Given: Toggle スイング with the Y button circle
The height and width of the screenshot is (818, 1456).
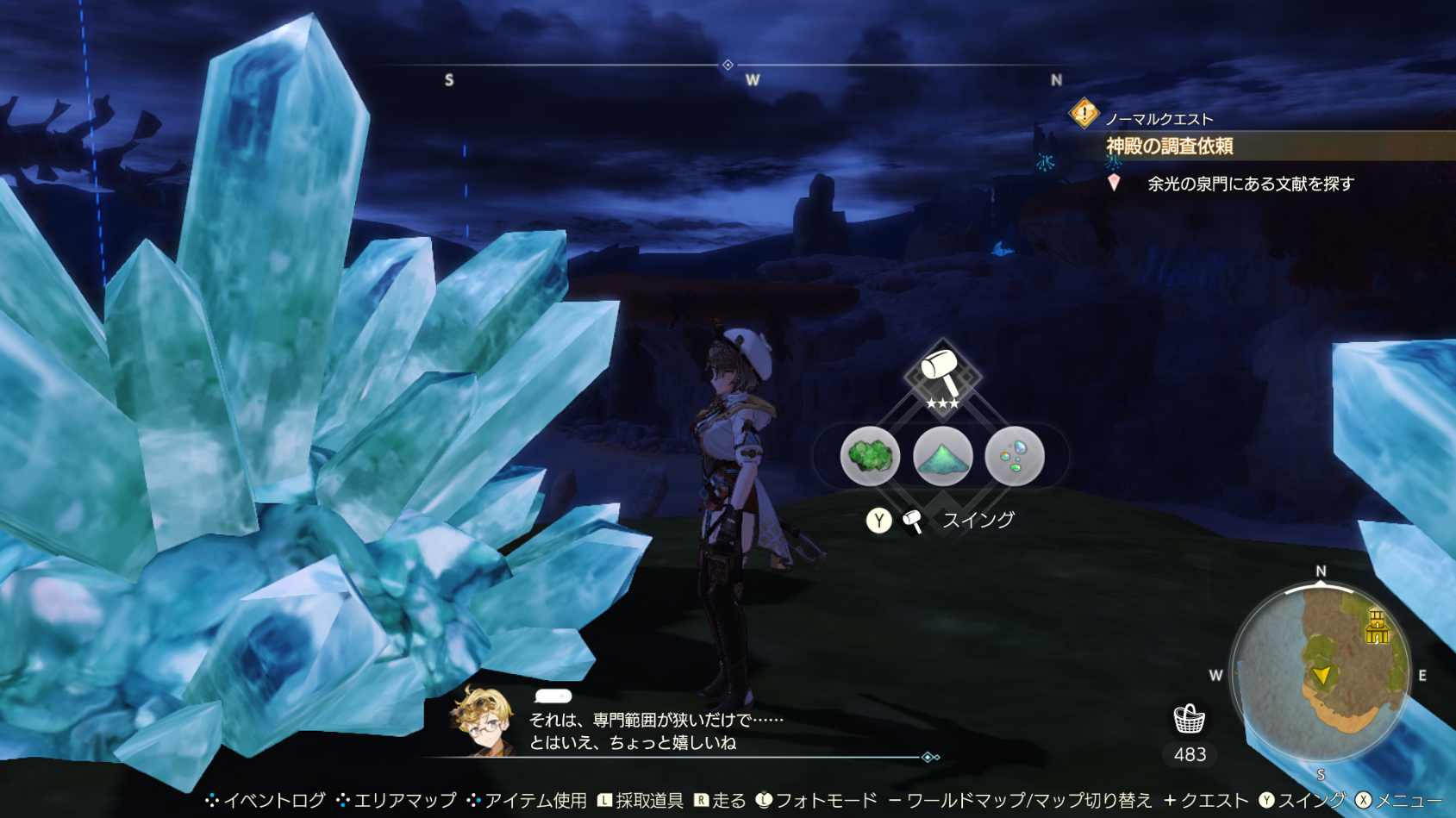Looking at the screenshot, I should click(x=880, y=519).
